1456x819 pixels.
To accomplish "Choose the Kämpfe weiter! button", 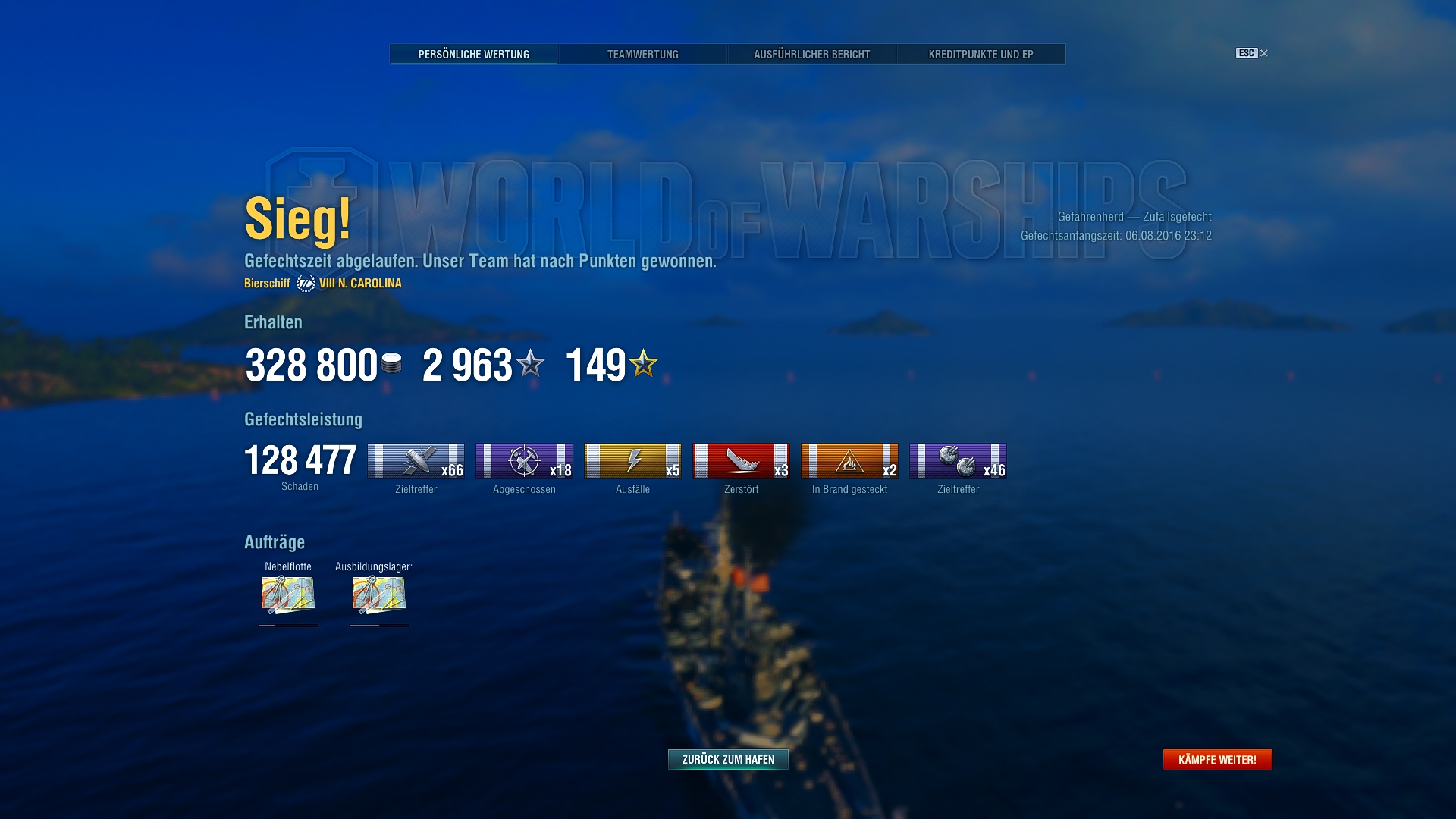I will [1217, 759].
